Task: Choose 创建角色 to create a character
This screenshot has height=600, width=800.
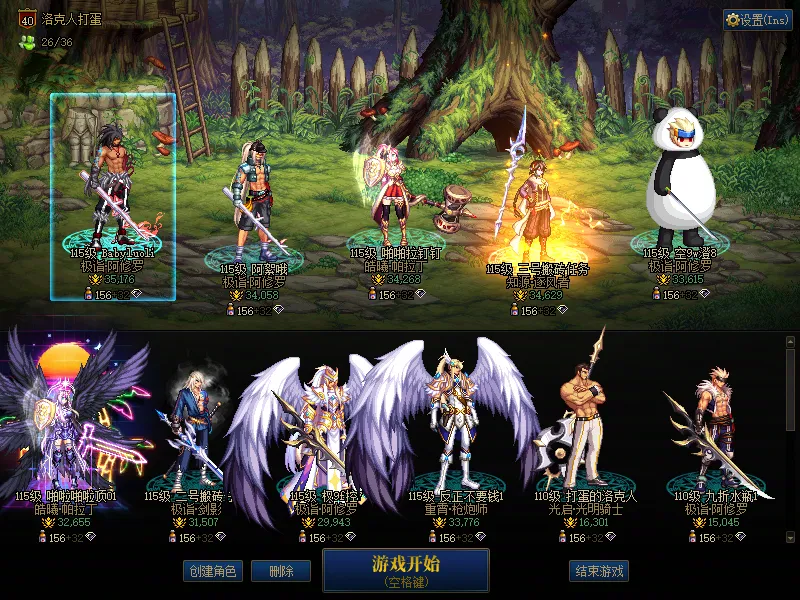Action: tap(212, 571)
